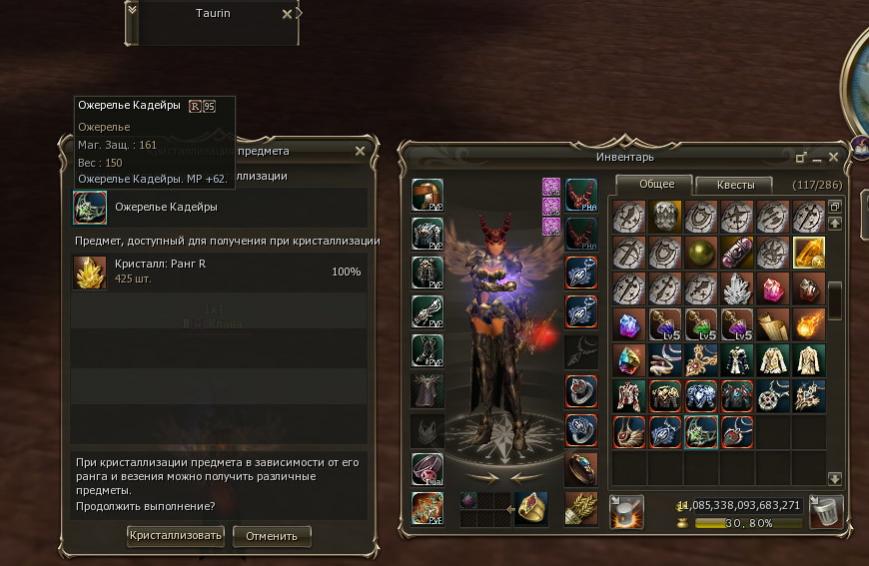Select the white crystal cluster item
This screenshot has width=869, height=566.
(x=737, y=288)
